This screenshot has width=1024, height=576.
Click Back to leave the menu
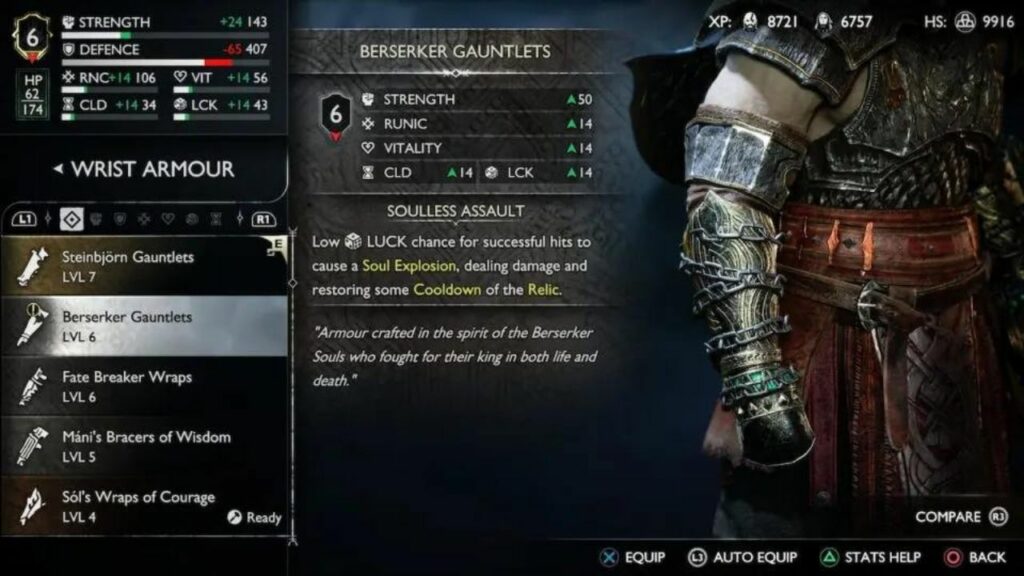[x=975, y=557]
